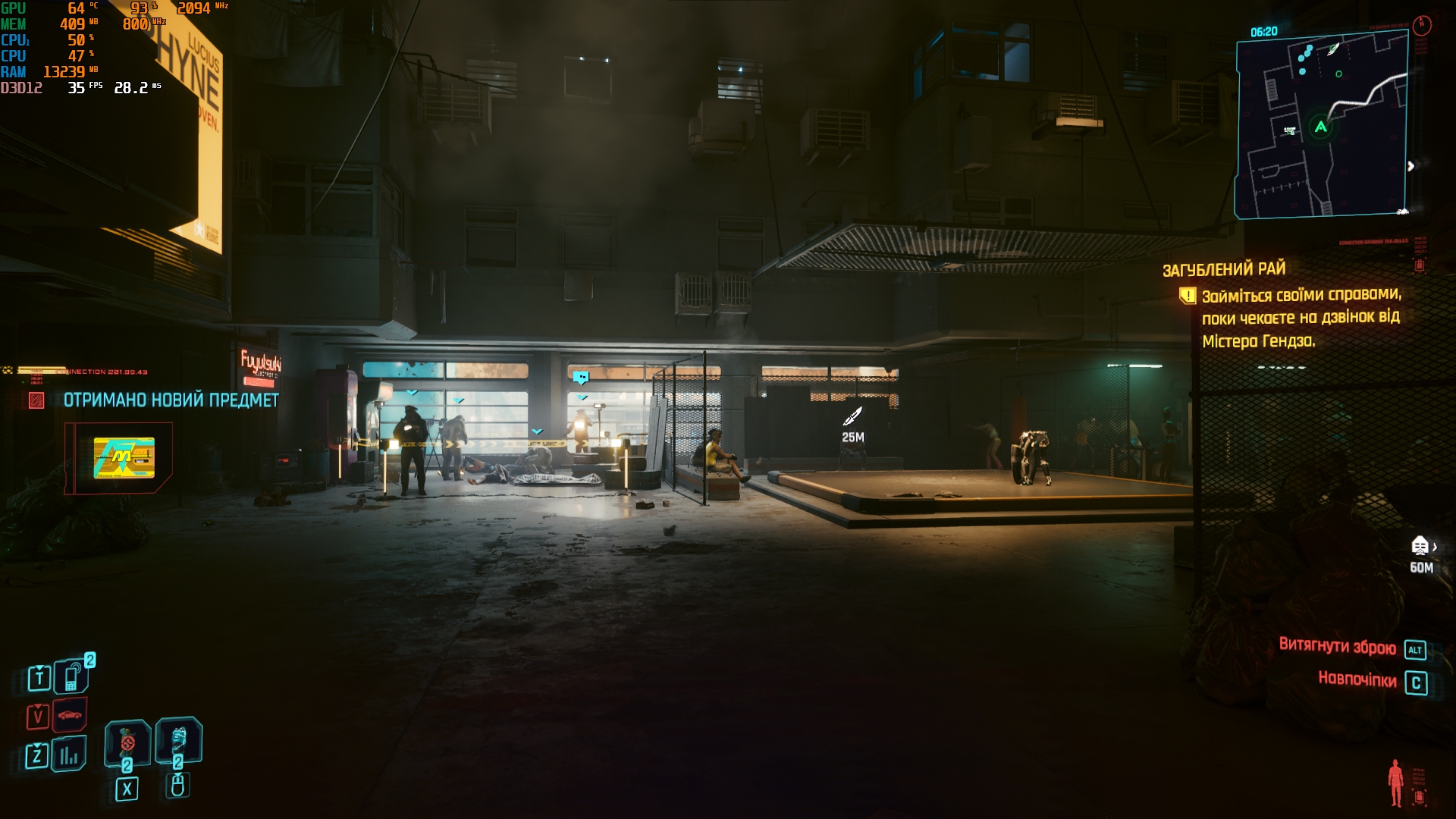Click the quest title above the objective
Image resolution: width=1456 pixels, height=819 pixels.
pos(1224,269)
